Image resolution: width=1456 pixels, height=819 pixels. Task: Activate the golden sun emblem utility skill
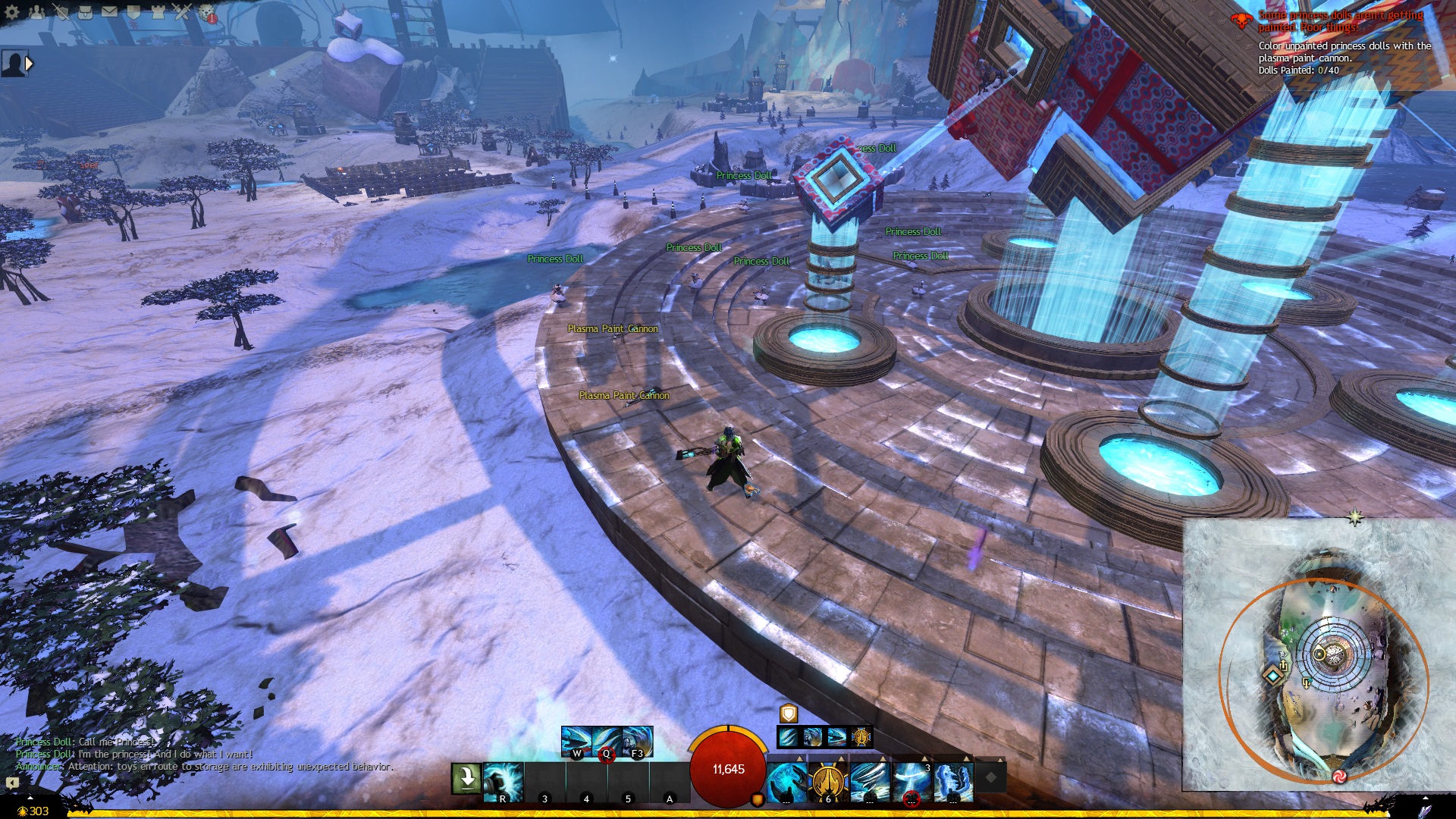(x=827, y=781)
